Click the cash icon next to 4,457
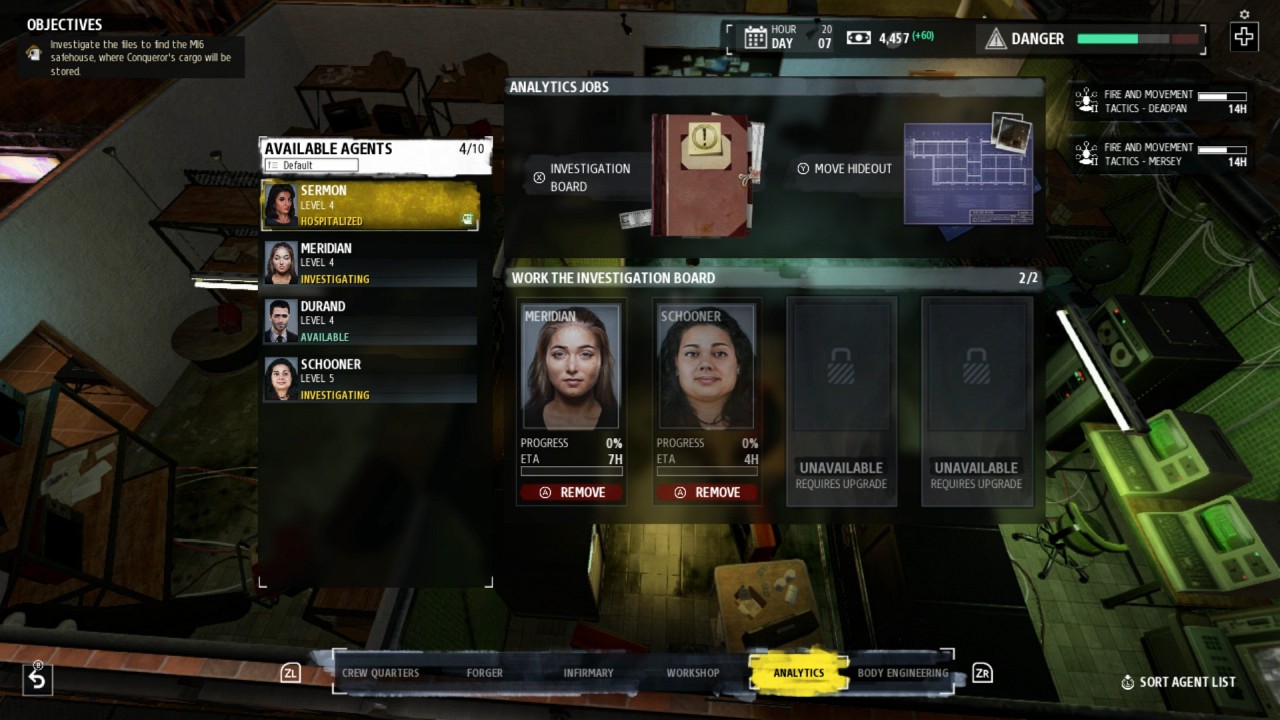The image size is (1280, 720). click(858, 37)
